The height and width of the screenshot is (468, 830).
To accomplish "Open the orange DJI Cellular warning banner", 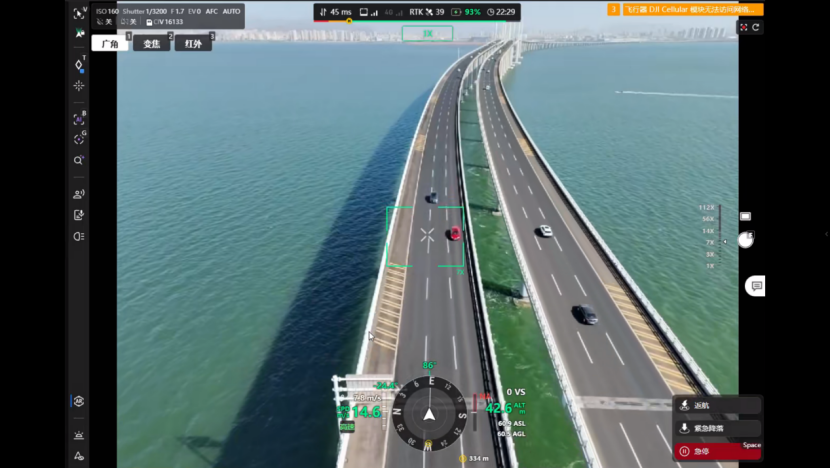I will click(x=685, y=9).
